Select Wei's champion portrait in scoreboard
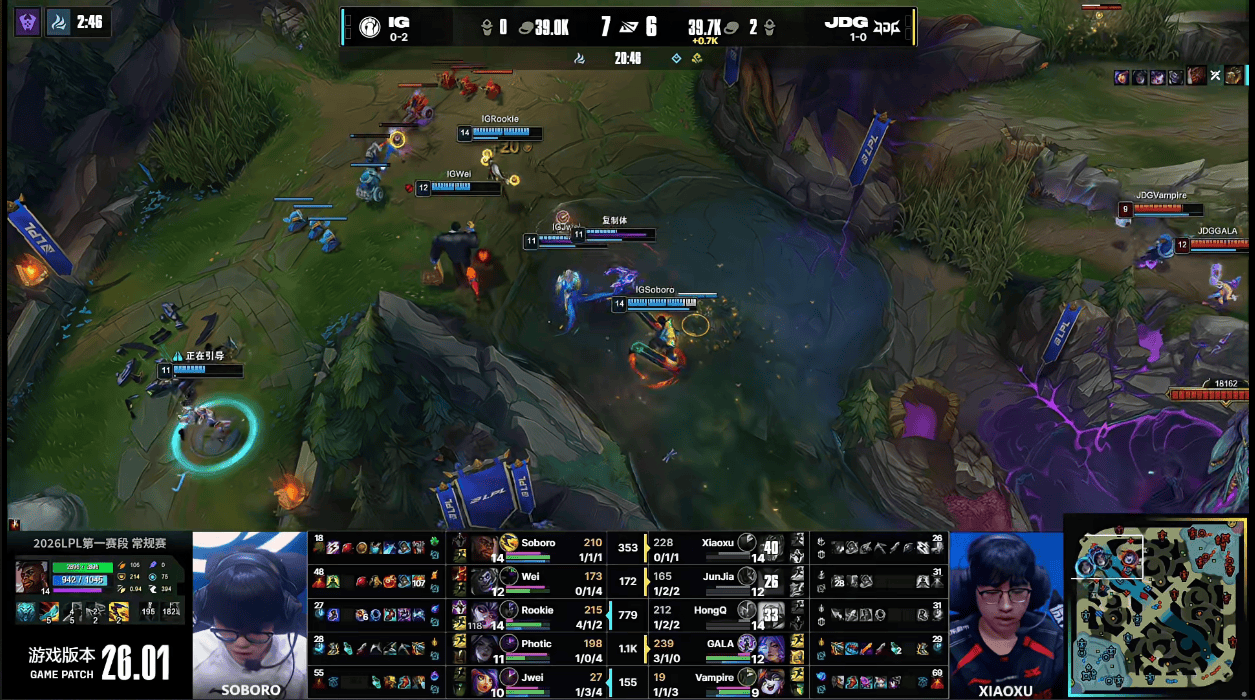This screenshot has width=1255, height=700. (x=486, y=582)
